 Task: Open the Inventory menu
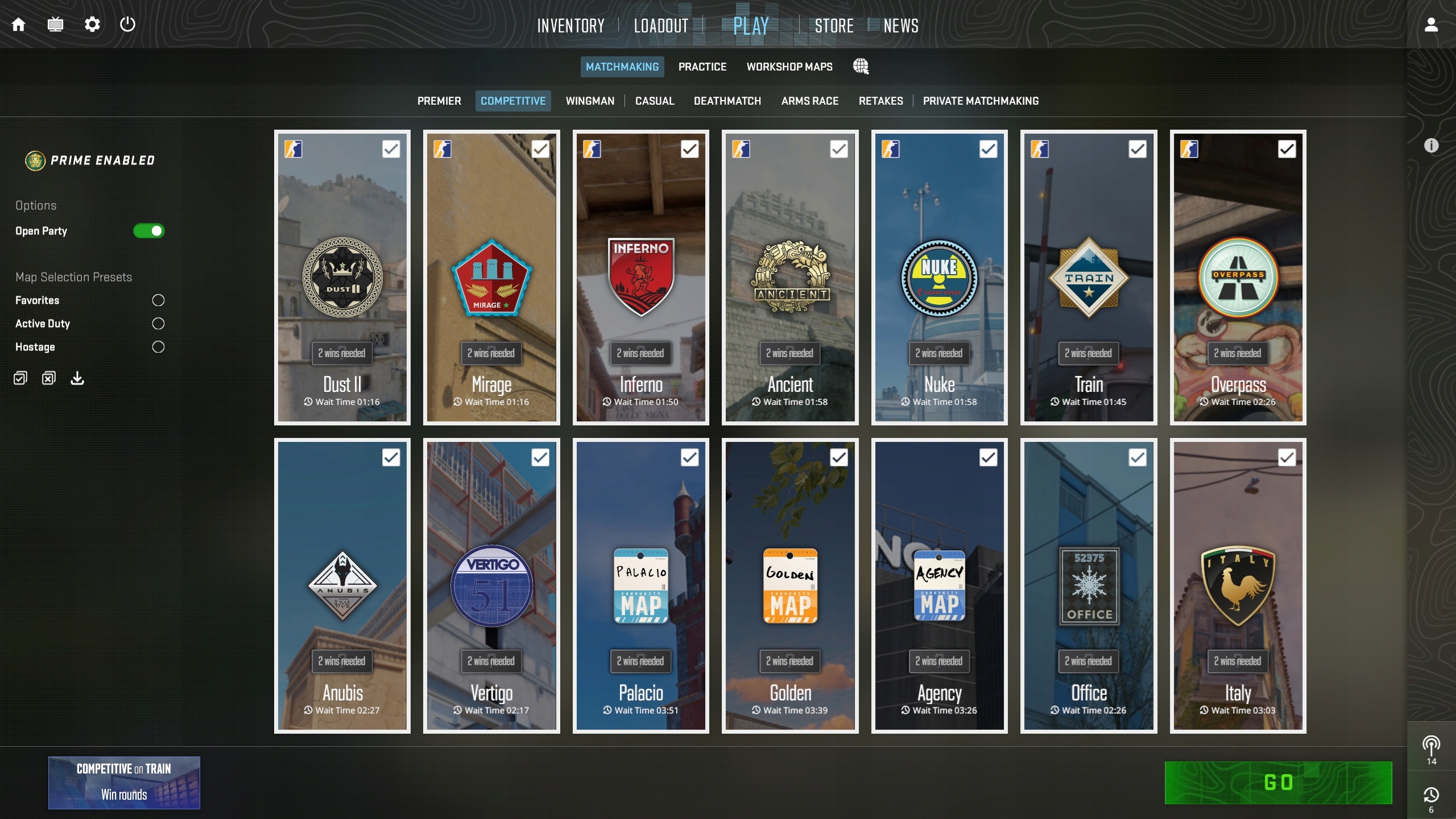(570, 26)
